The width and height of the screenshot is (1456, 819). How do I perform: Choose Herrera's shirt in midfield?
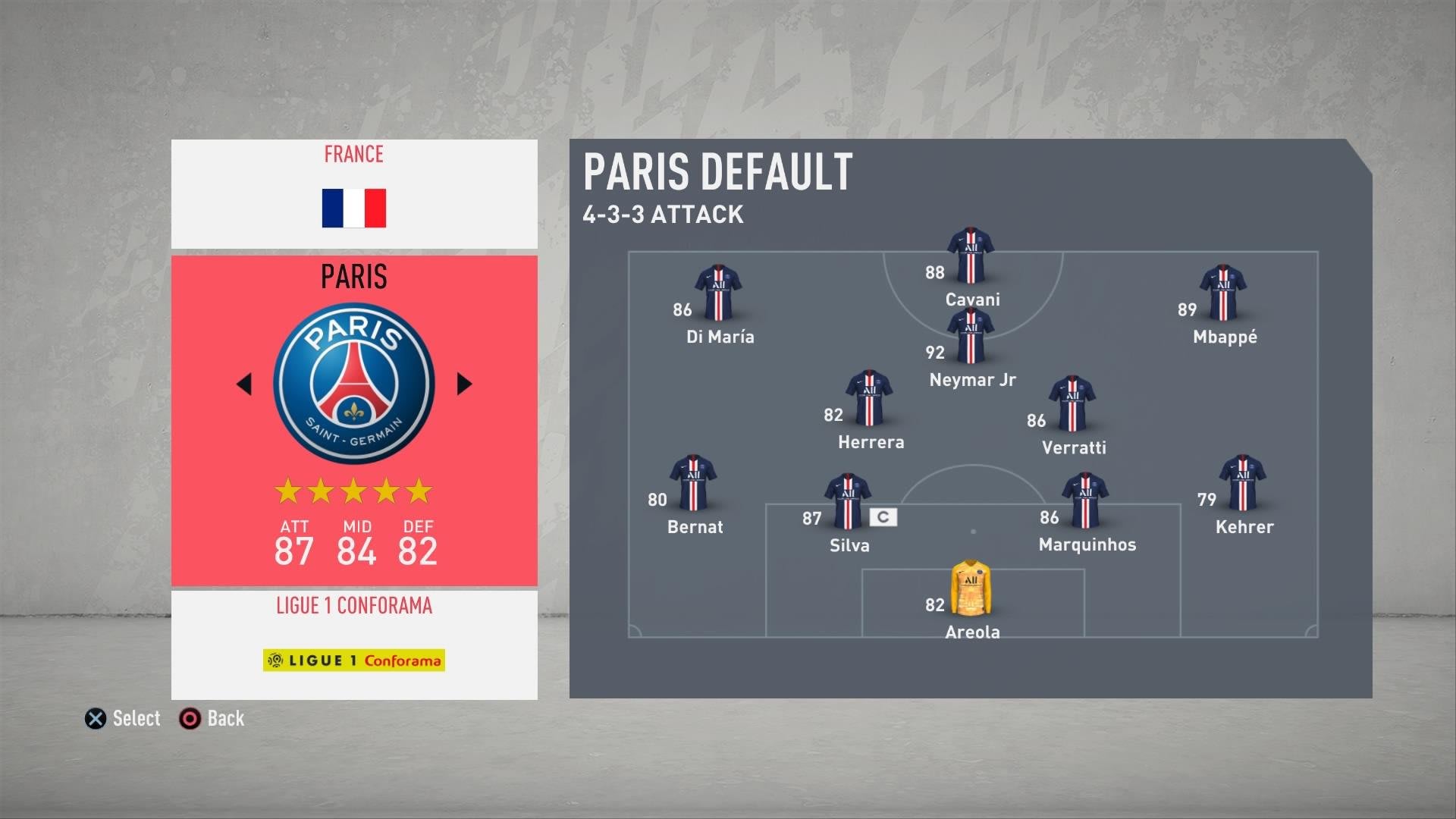869,398
